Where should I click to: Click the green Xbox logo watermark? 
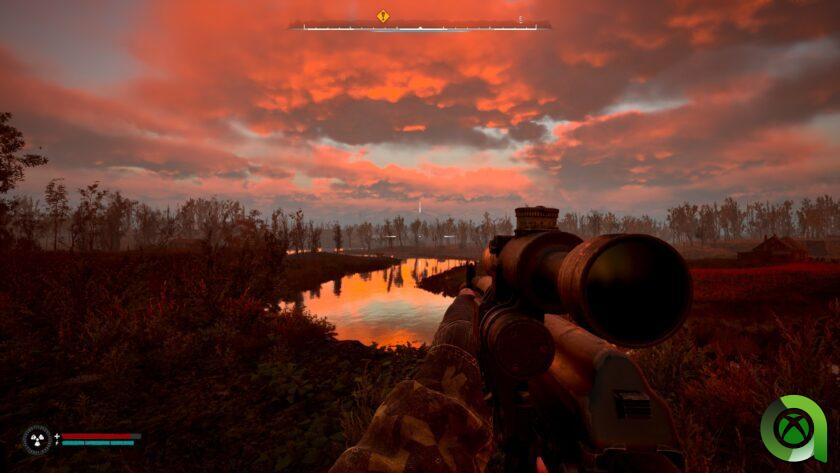793,428
